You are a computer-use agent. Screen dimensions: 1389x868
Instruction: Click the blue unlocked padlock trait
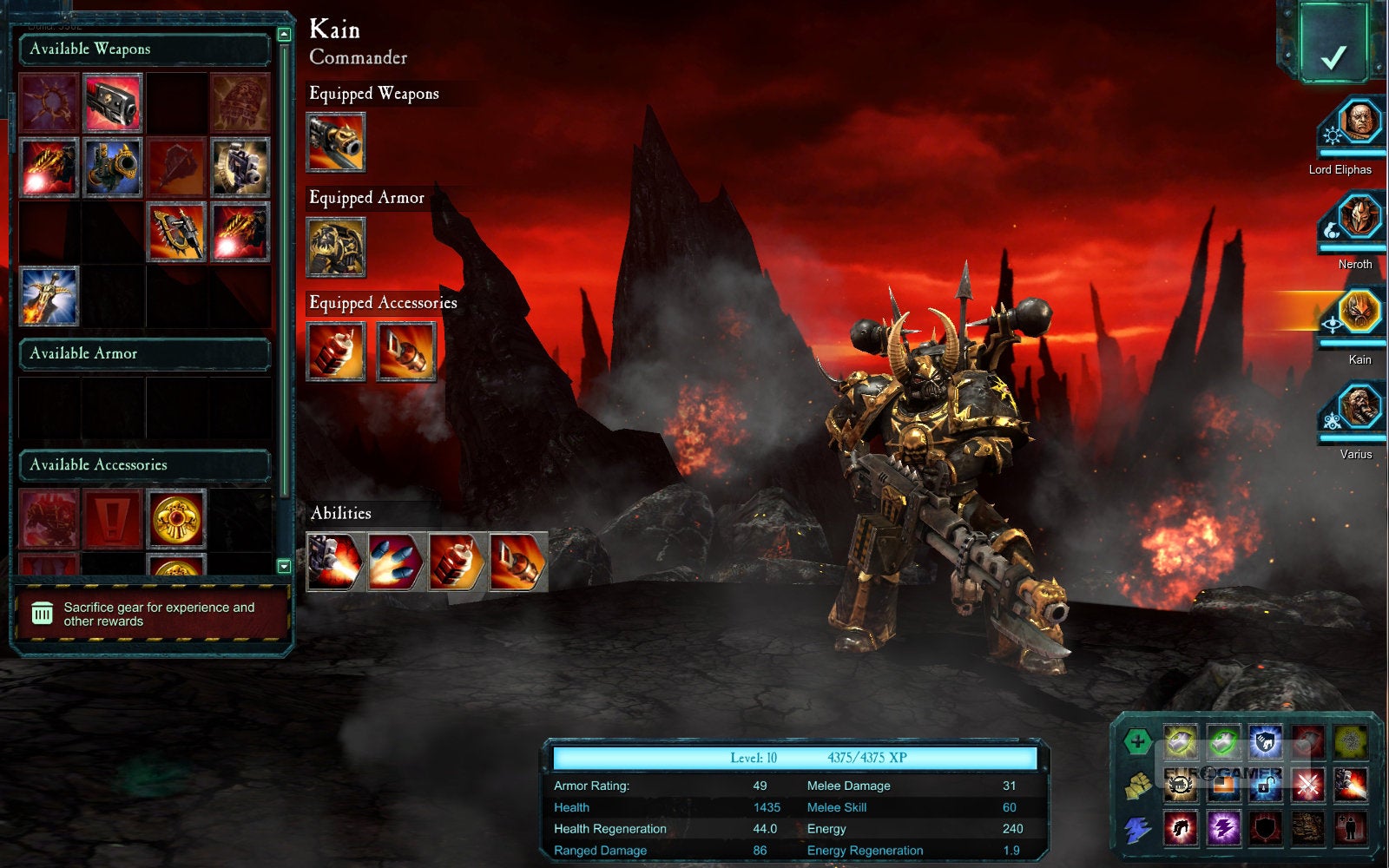[x=1266, y=785]
